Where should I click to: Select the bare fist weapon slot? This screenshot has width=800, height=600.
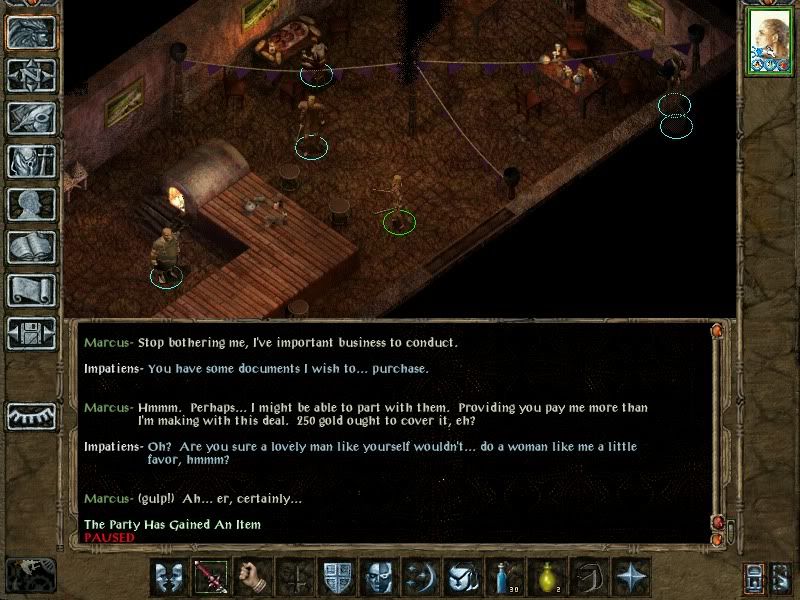(x=254, y=577)
